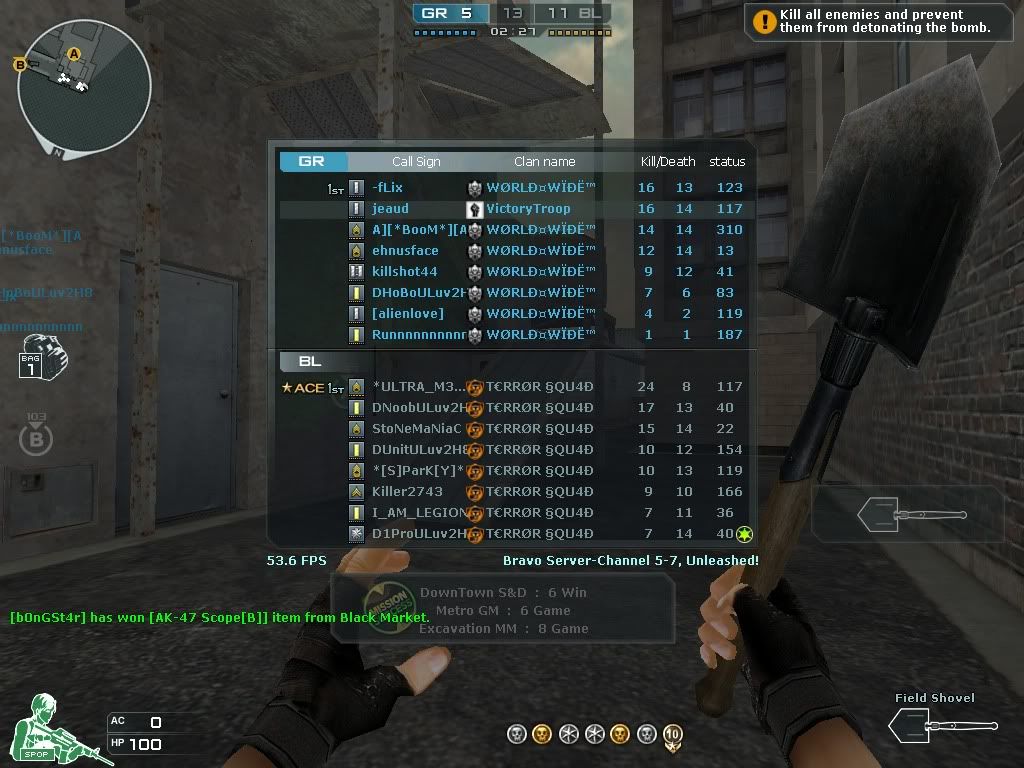Select the Killer2743 scoreboard row
Viewport: 1024px width, 768px height.
[512, 492]
